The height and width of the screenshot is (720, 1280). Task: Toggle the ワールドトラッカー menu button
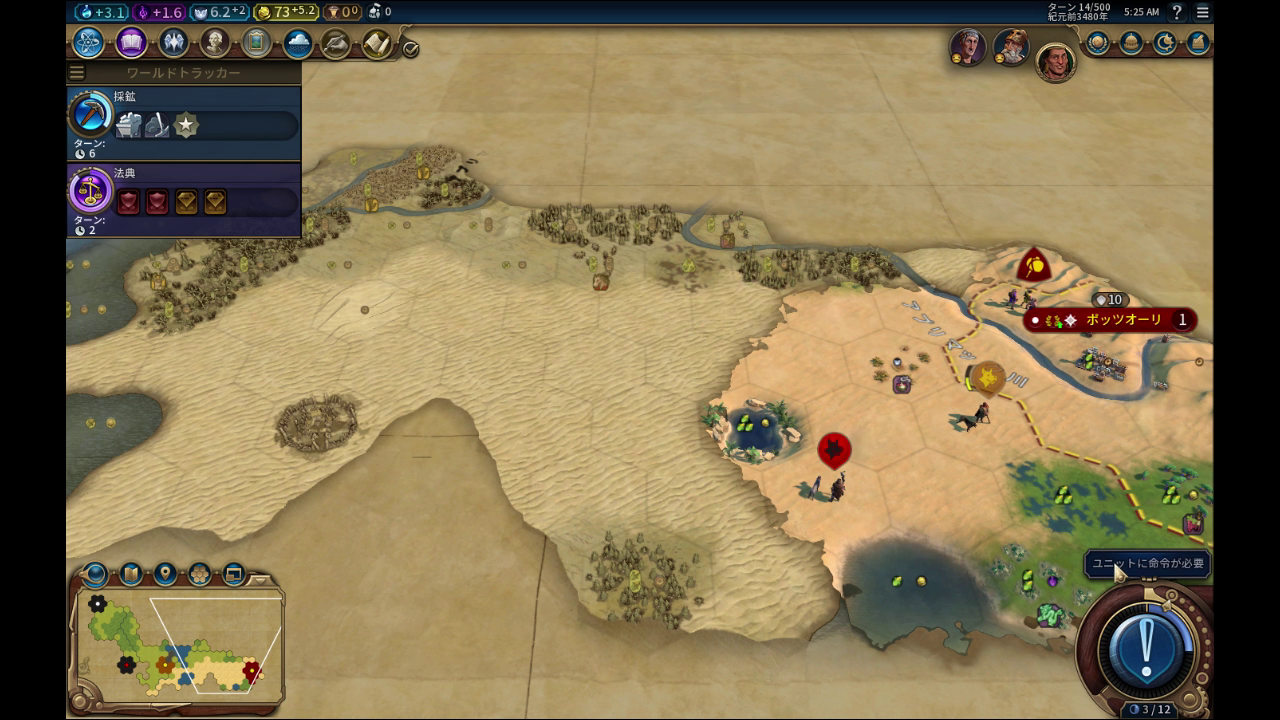[77, 73]
